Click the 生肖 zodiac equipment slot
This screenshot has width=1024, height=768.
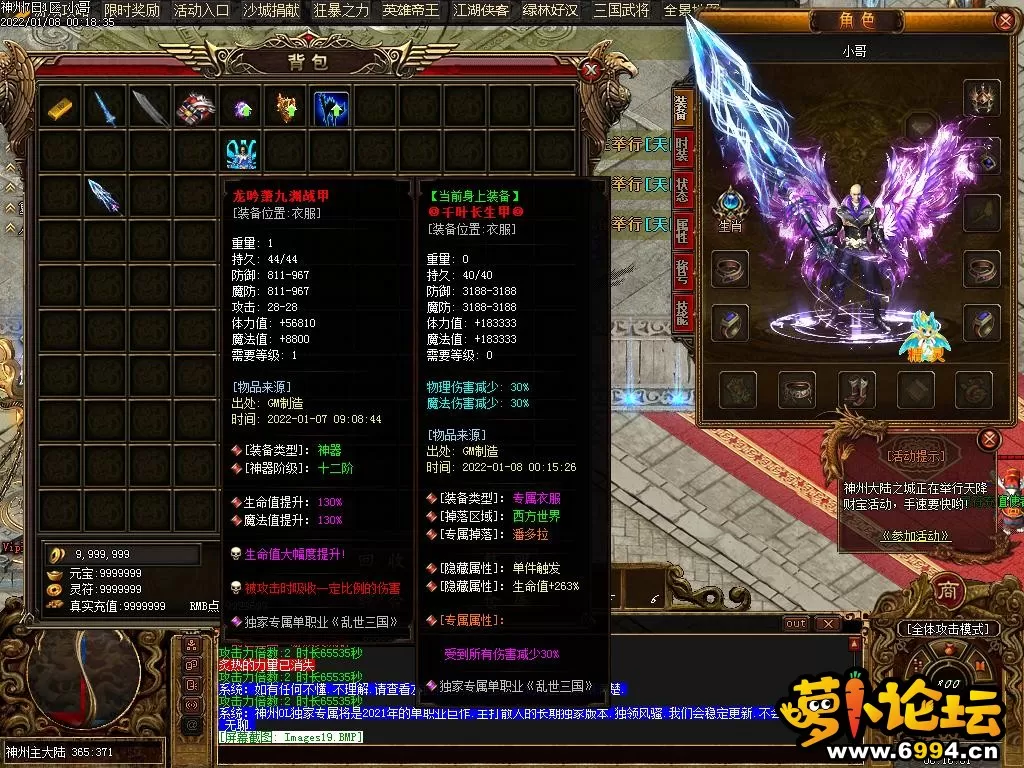730,203
